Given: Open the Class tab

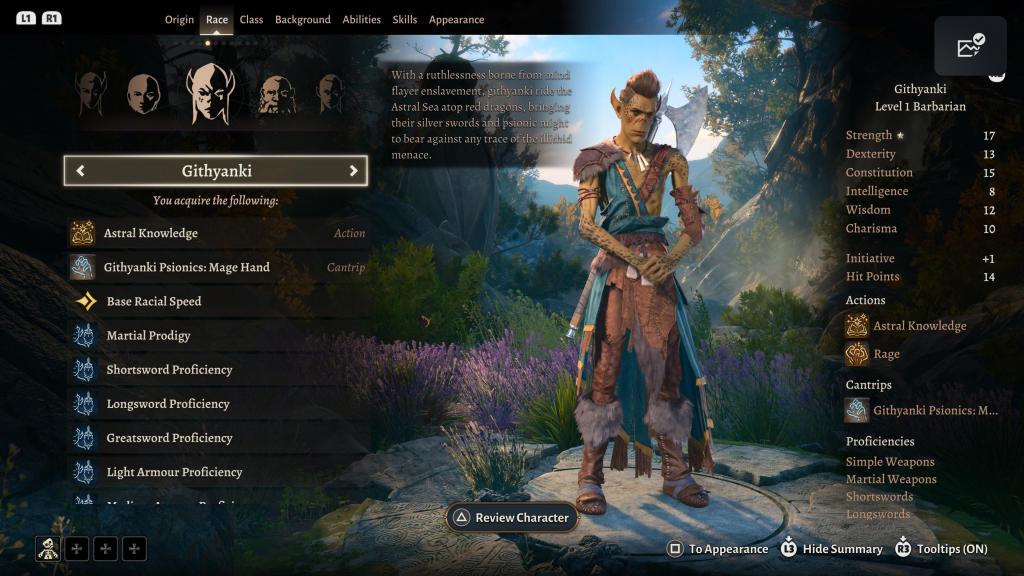Looking at the screenshot, I should [x=251, y=20].
